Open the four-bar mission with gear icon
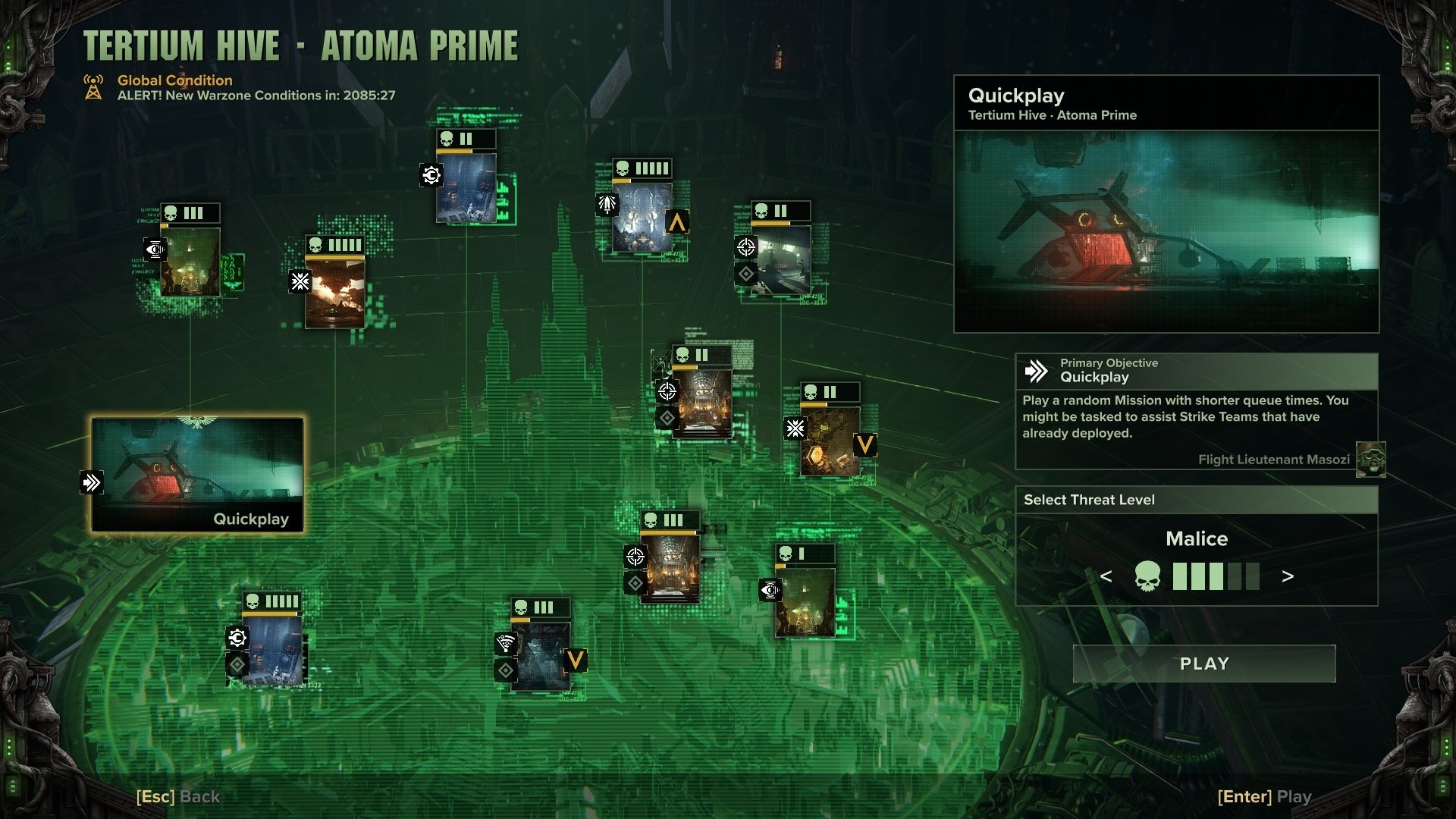Image resolution: width=1456 pixels, height=819 pixels. 272,648
